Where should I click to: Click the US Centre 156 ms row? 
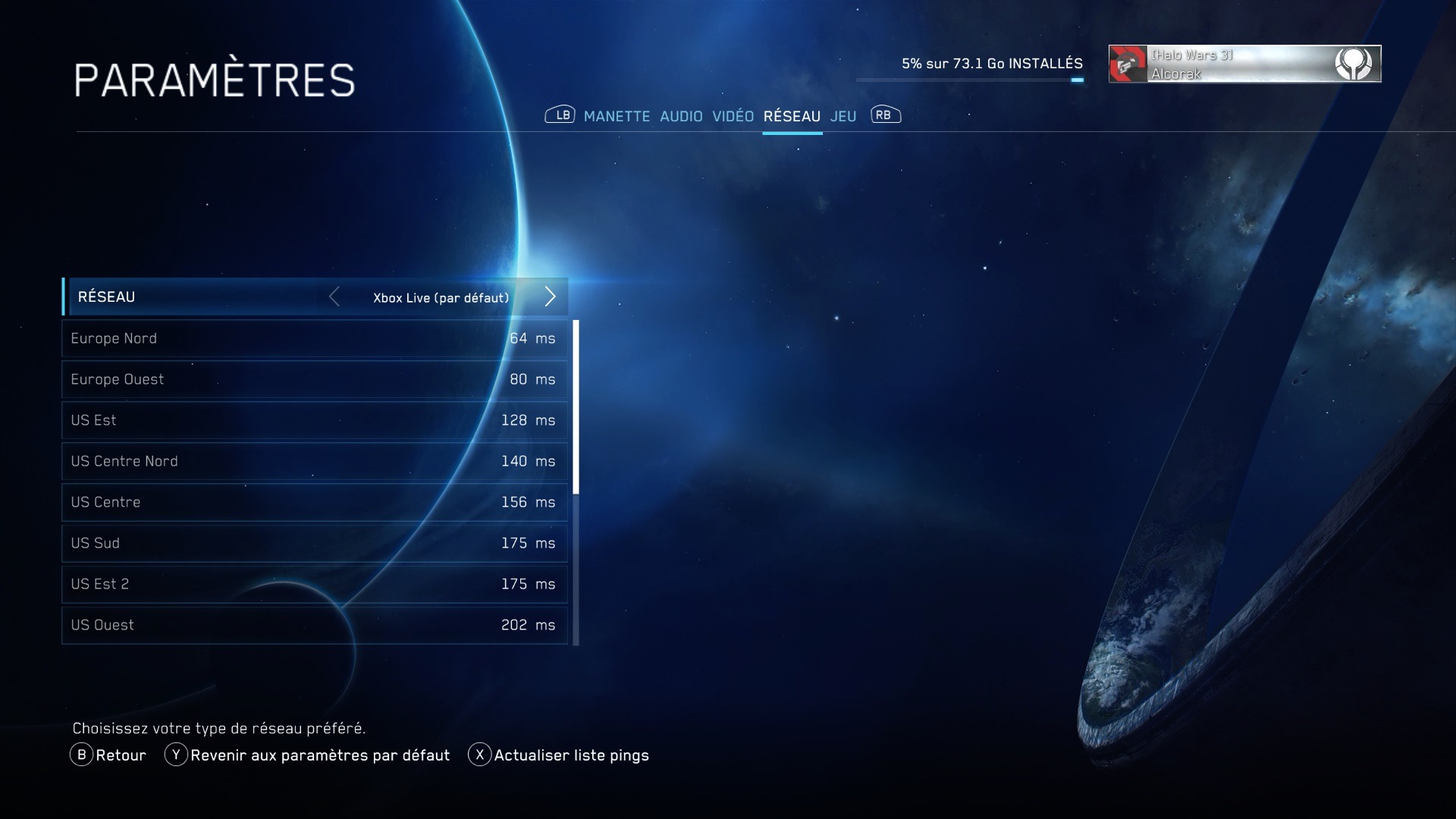pyautogui.click(x=314, y=502)
